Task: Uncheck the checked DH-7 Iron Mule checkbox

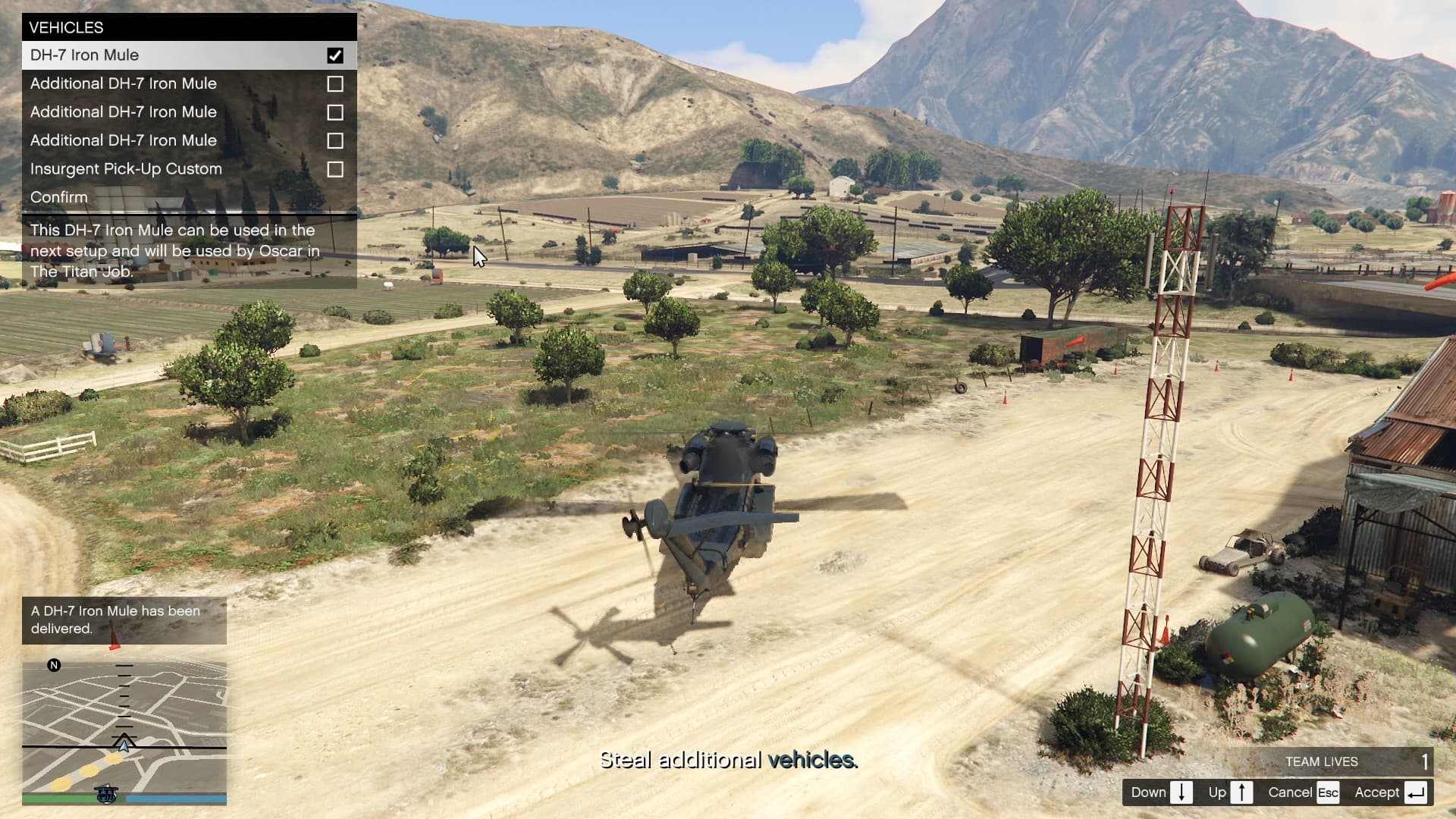Action: coord(334,55)
